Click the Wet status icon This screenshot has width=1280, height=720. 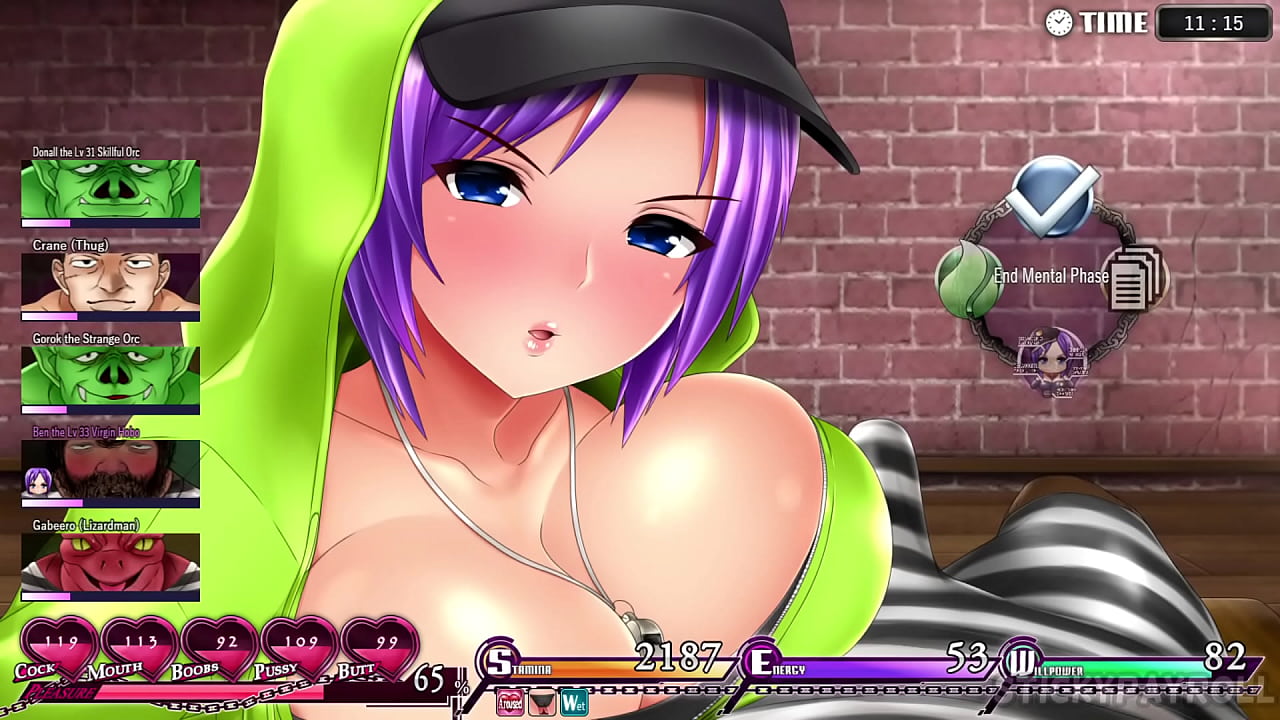[x=573, y=702]
